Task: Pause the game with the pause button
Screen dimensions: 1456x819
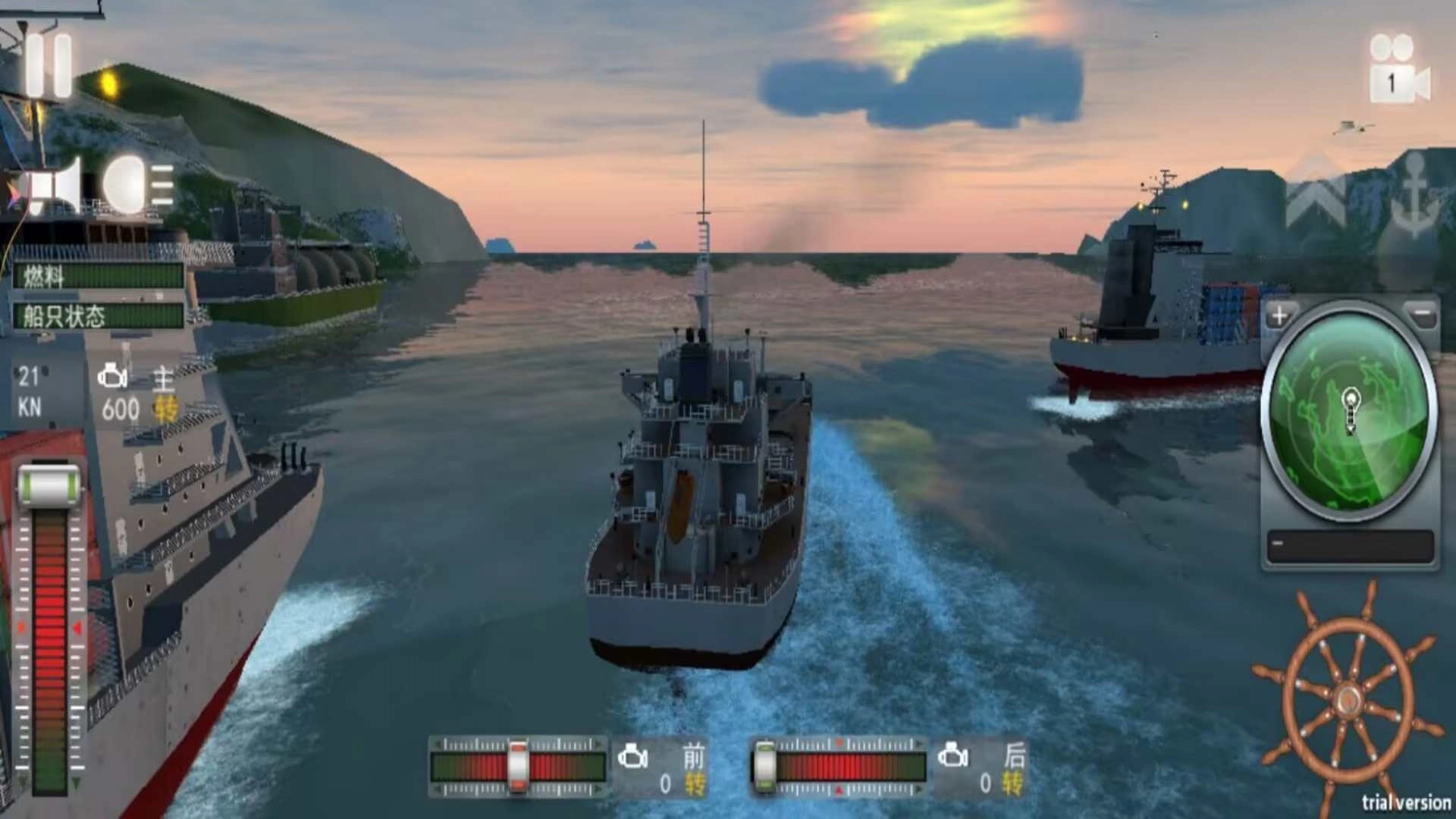Action: (x=49, y=66)
